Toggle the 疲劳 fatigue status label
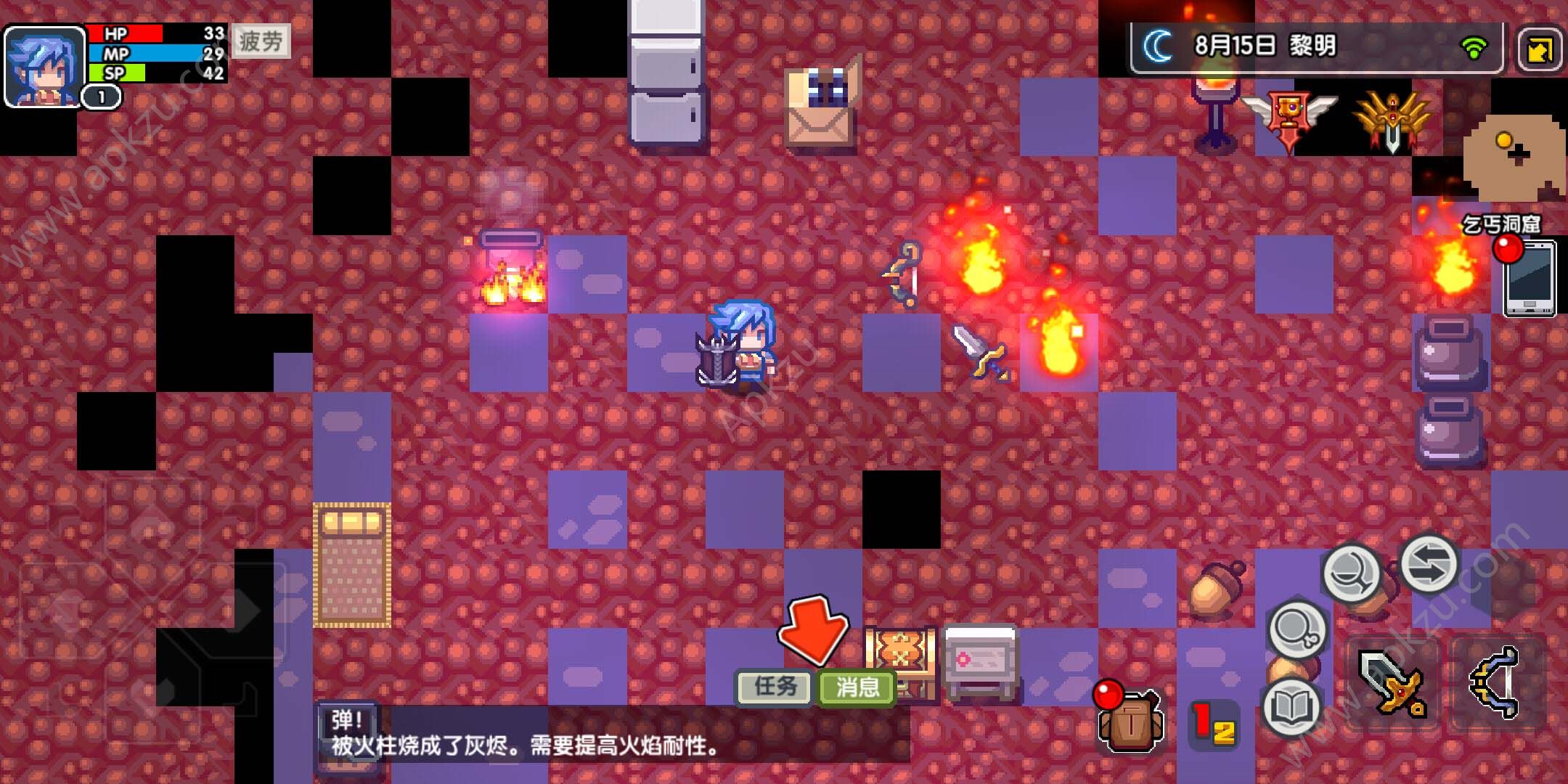Screen dimensions: 1568x784 click(260, 41)
